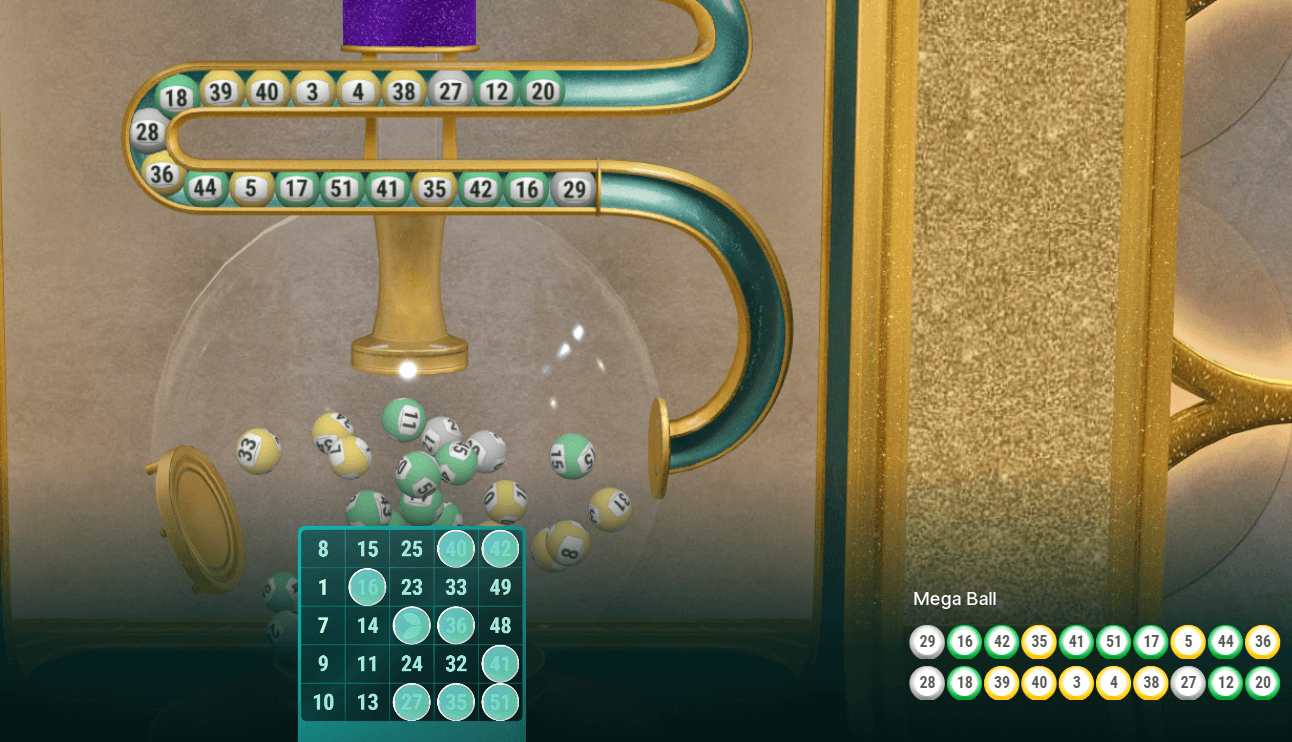
Task: Choose number 25 on the bingo card
Action: click(412, 549)
